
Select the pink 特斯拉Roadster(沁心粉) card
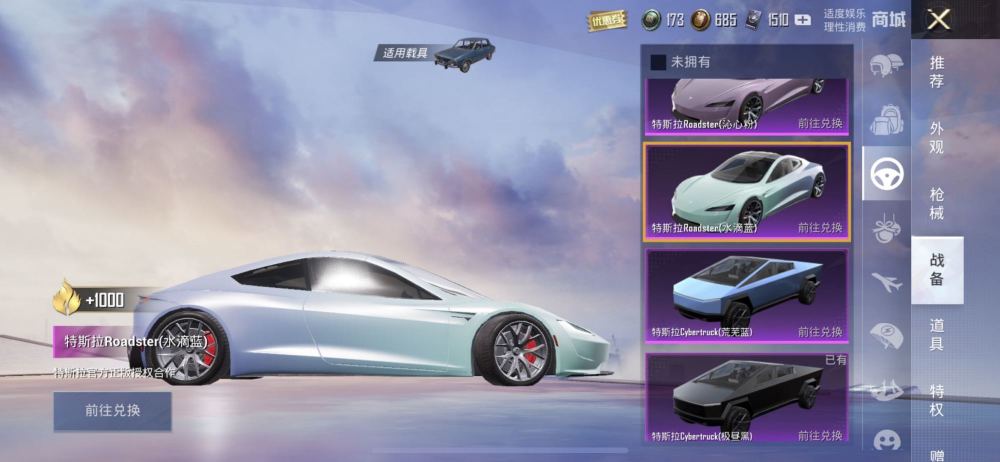pos(746,104)
